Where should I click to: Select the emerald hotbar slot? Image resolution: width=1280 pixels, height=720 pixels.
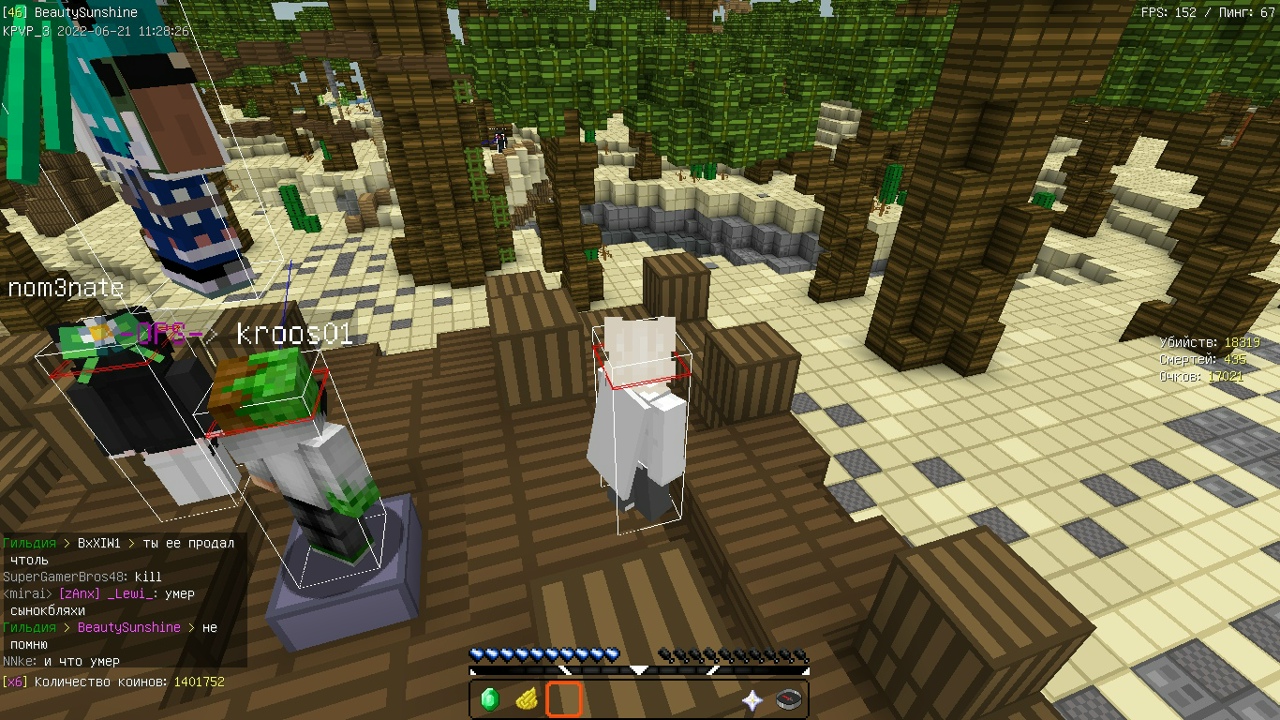point(490,699)
